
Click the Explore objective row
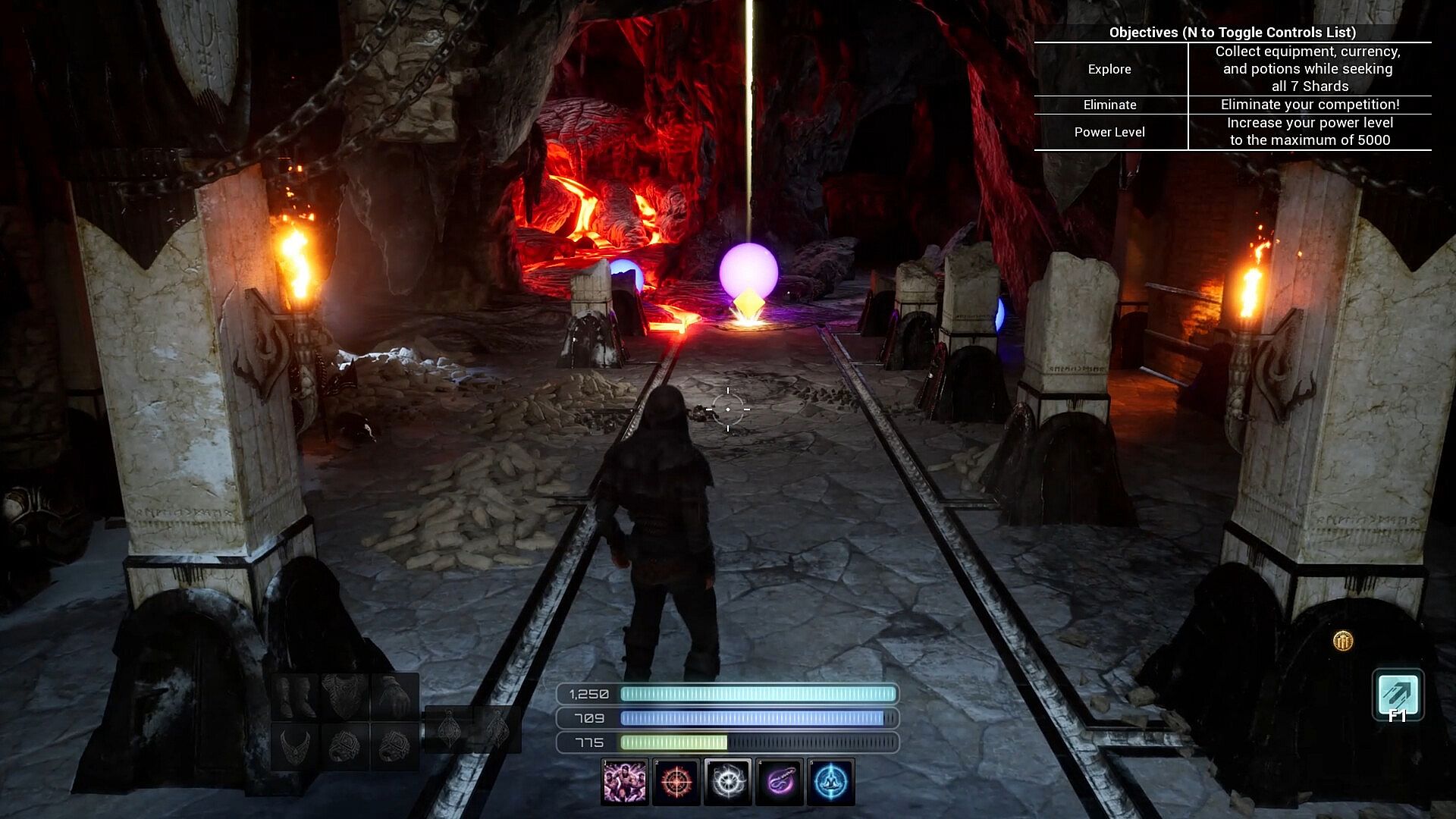click(x=1109, y=69)
